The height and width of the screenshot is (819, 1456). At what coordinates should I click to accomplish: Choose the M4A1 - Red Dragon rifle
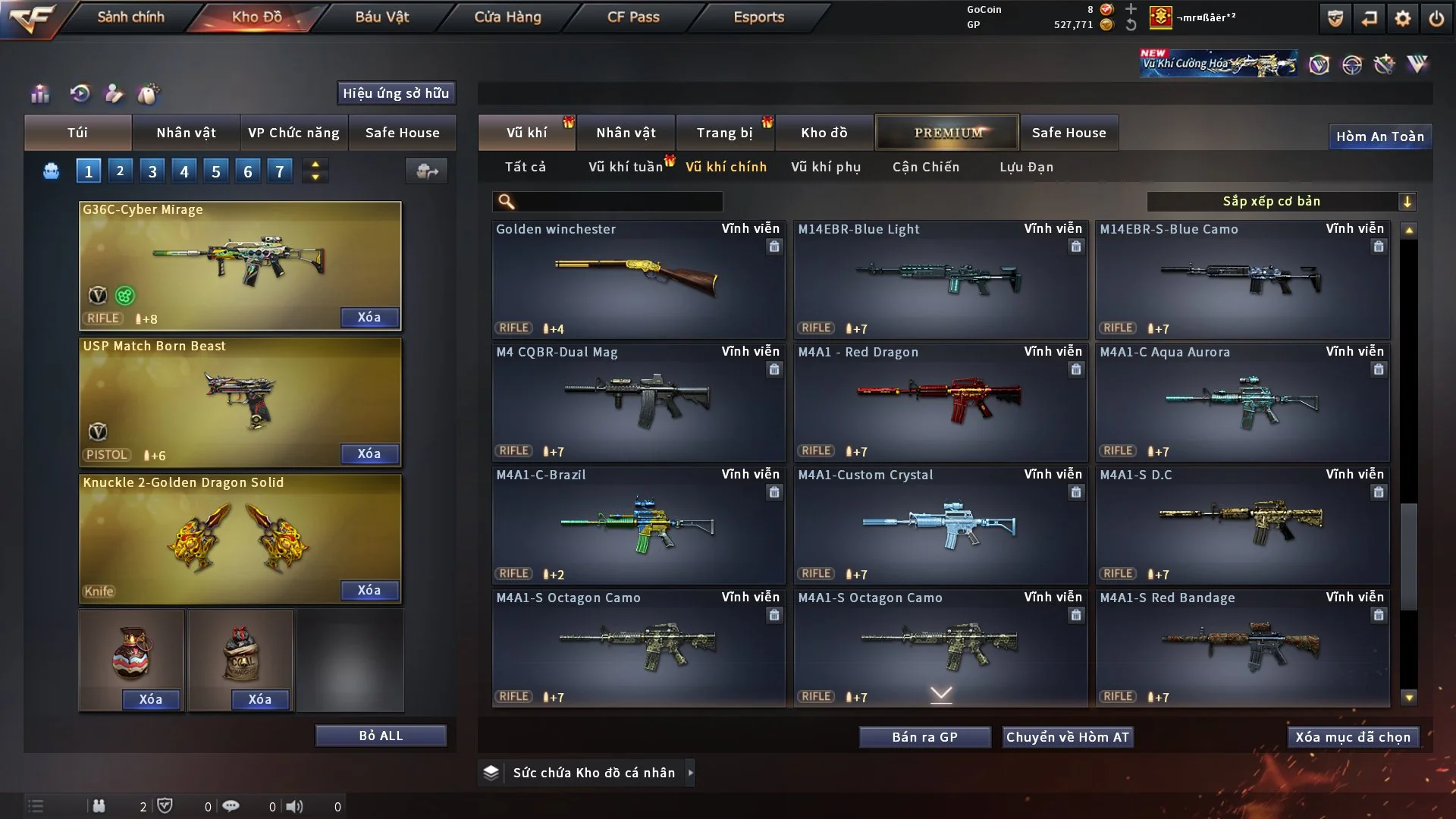pos(940,402)
